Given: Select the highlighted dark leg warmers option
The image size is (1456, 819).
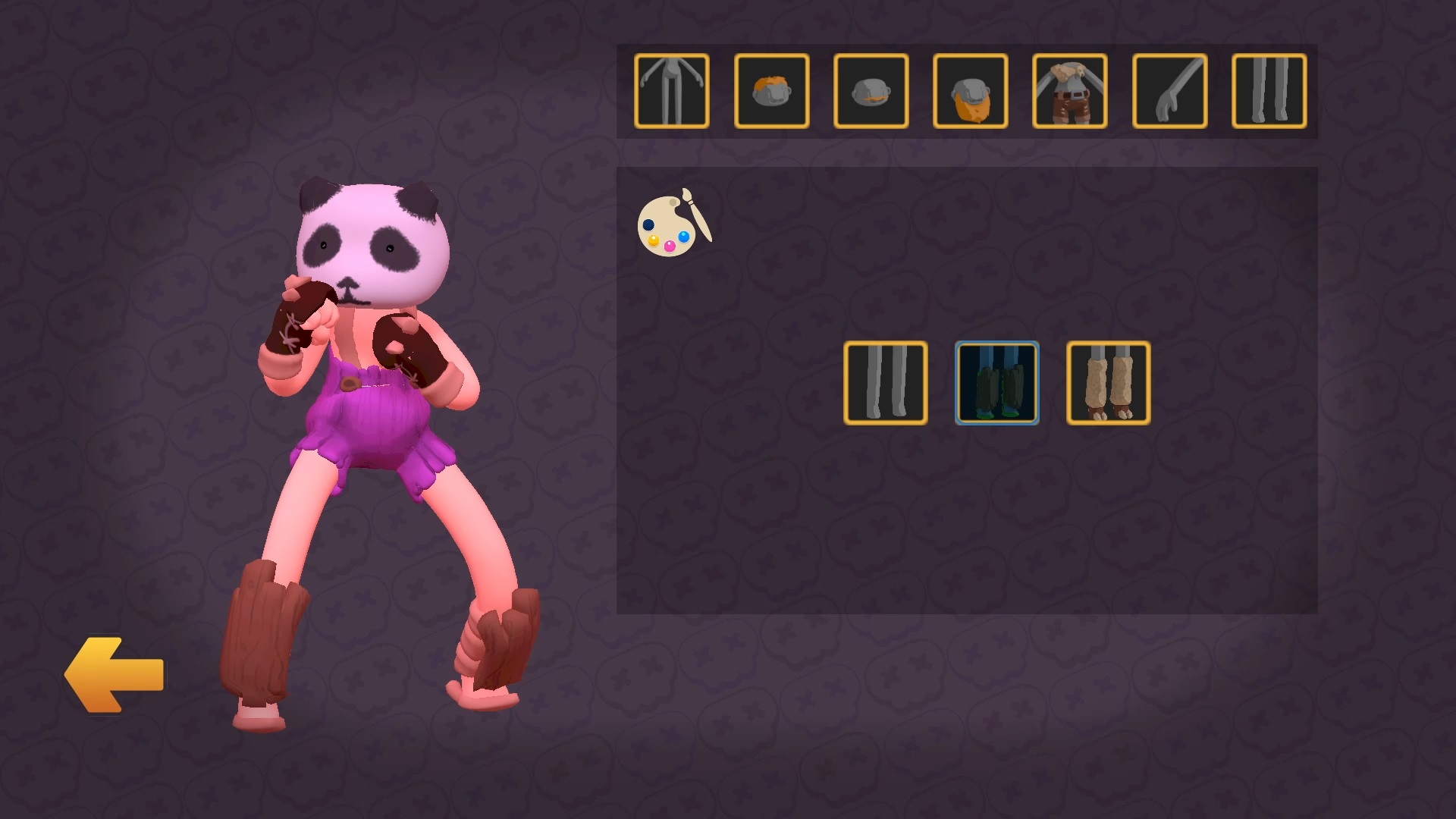Looking at the screenshot, I should click(996, 383).
